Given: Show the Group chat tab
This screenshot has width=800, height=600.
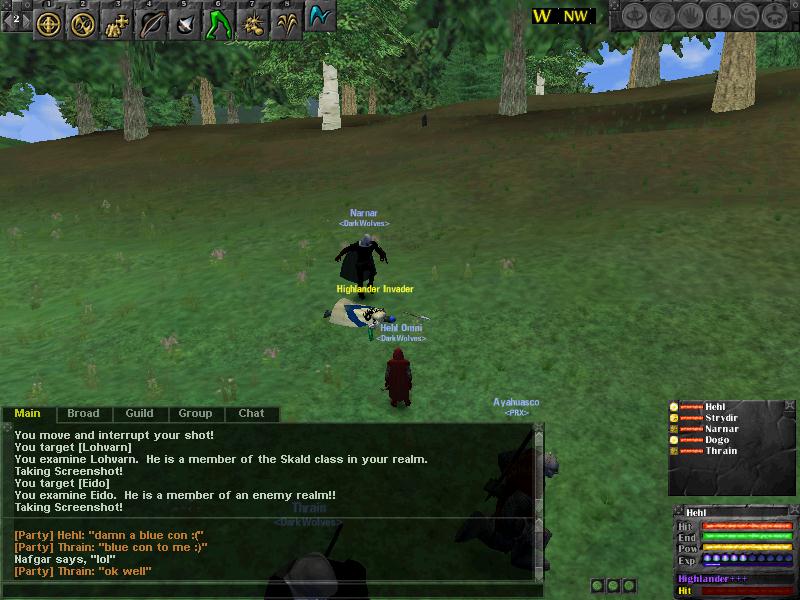Looking at the screenshot, I should (195, 413).
